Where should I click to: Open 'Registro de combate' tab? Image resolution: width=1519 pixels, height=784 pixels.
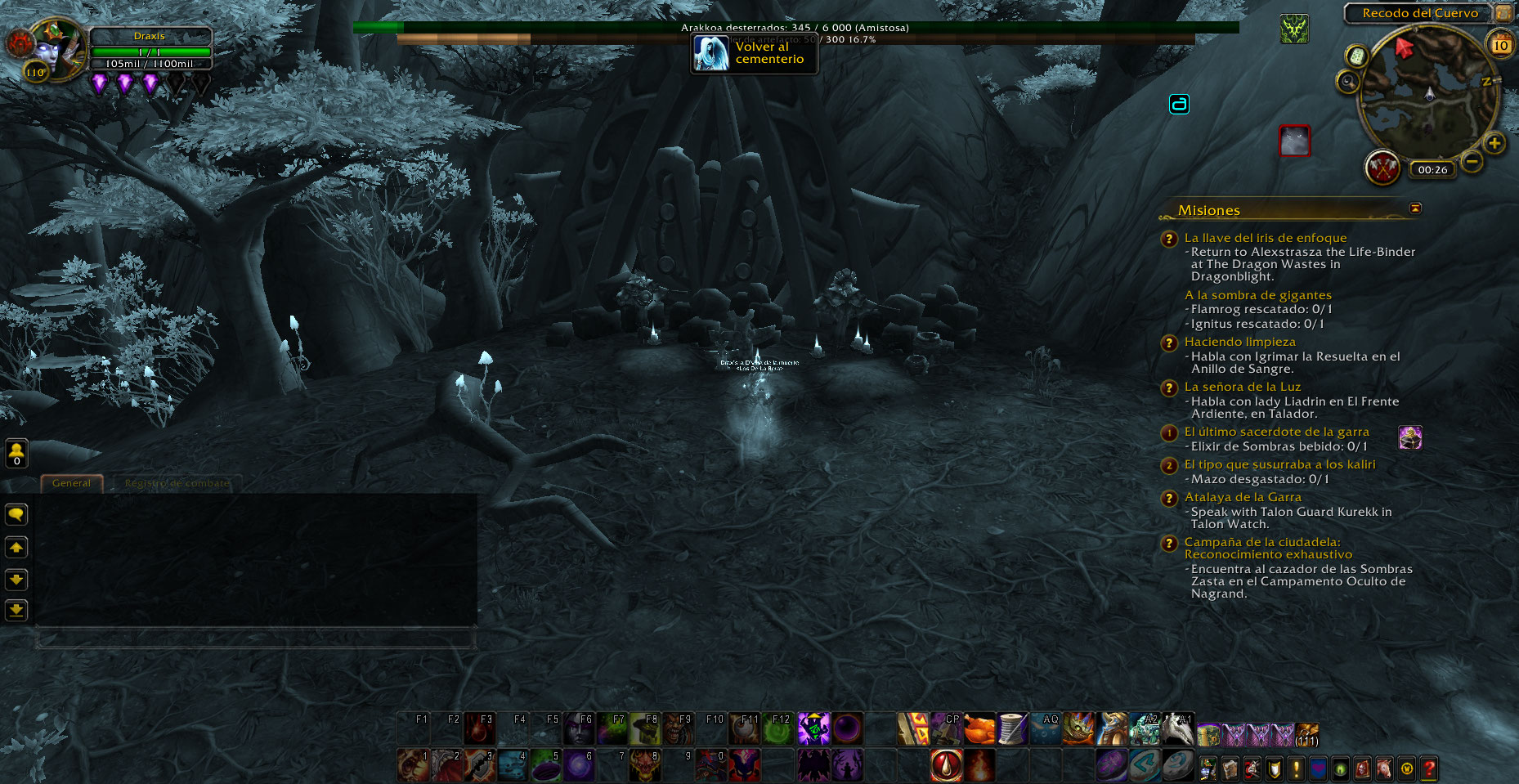coord(177,483)
